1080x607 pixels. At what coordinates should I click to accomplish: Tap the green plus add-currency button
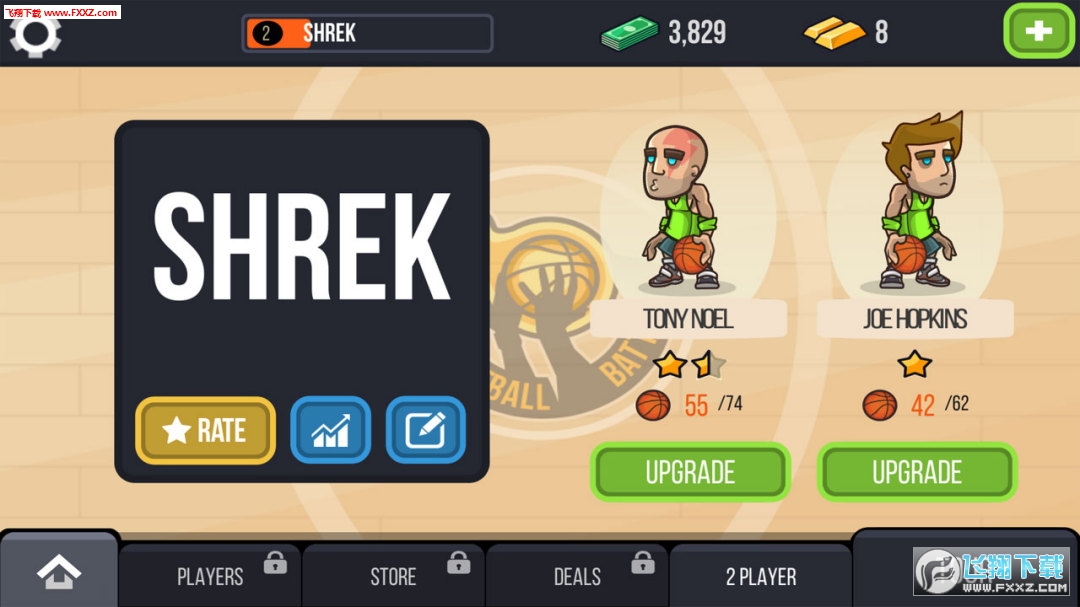point(1038,31)
